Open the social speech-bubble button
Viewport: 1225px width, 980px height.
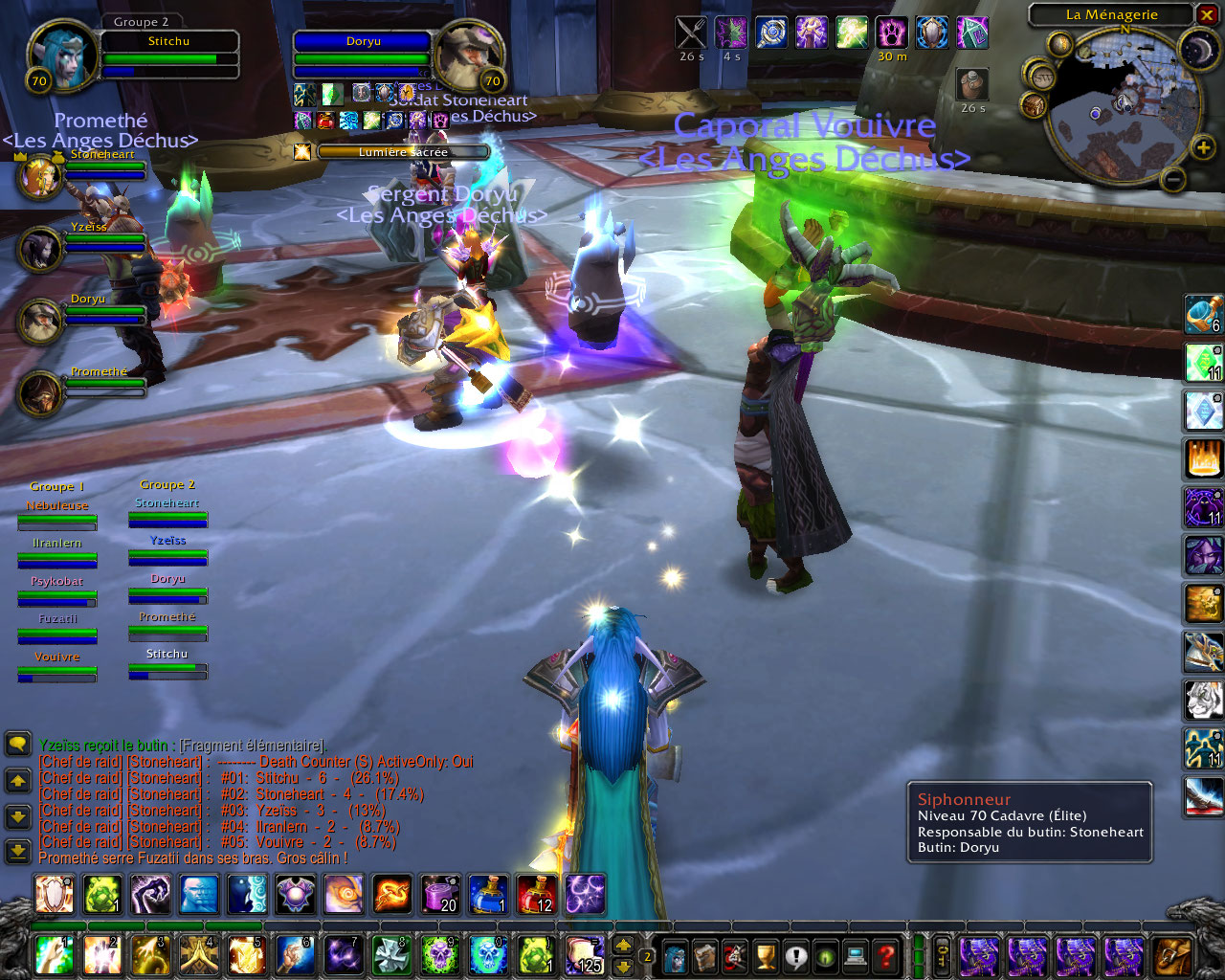[796, 956]
